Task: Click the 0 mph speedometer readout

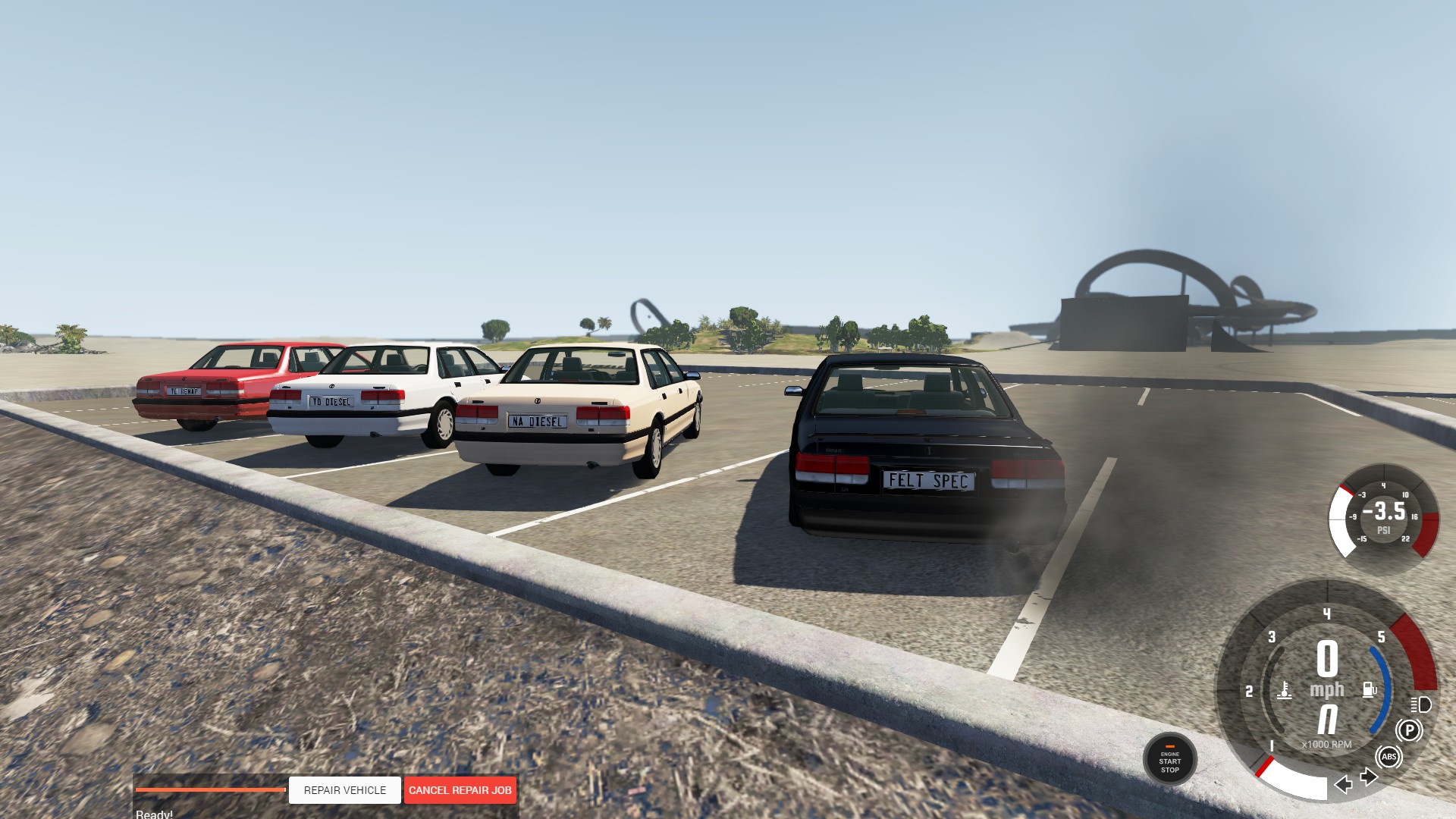Action: click(1328, 665)
